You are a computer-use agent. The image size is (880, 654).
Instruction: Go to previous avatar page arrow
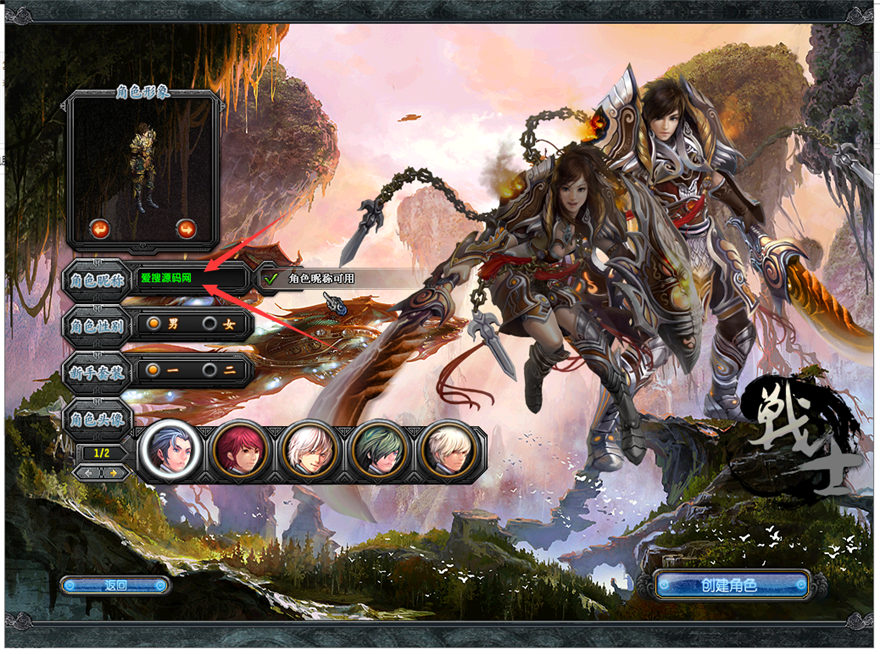(89, 472)
